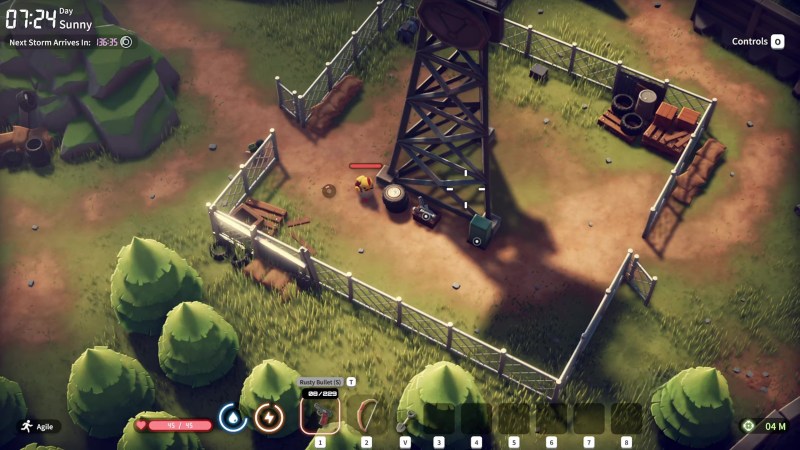Click the water drop thirst icon
The height and width of the screenshot is (450, 800).
pos(233,416)
